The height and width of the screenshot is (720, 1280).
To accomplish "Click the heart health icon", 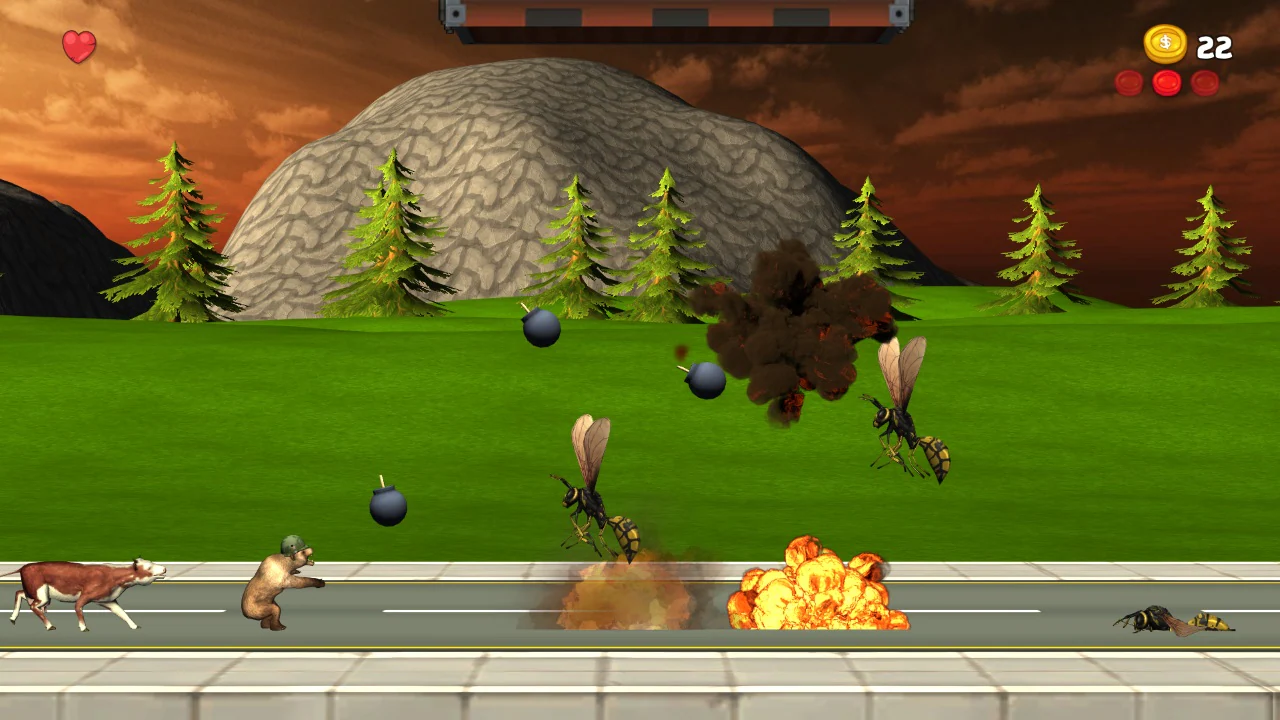I will click(78, 45).
